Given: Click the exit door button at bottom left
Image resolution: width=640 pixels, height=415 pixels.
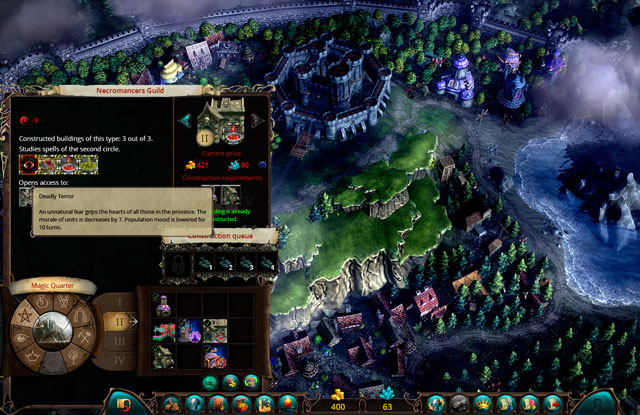Looking at the screenshot, I should 125,403.
